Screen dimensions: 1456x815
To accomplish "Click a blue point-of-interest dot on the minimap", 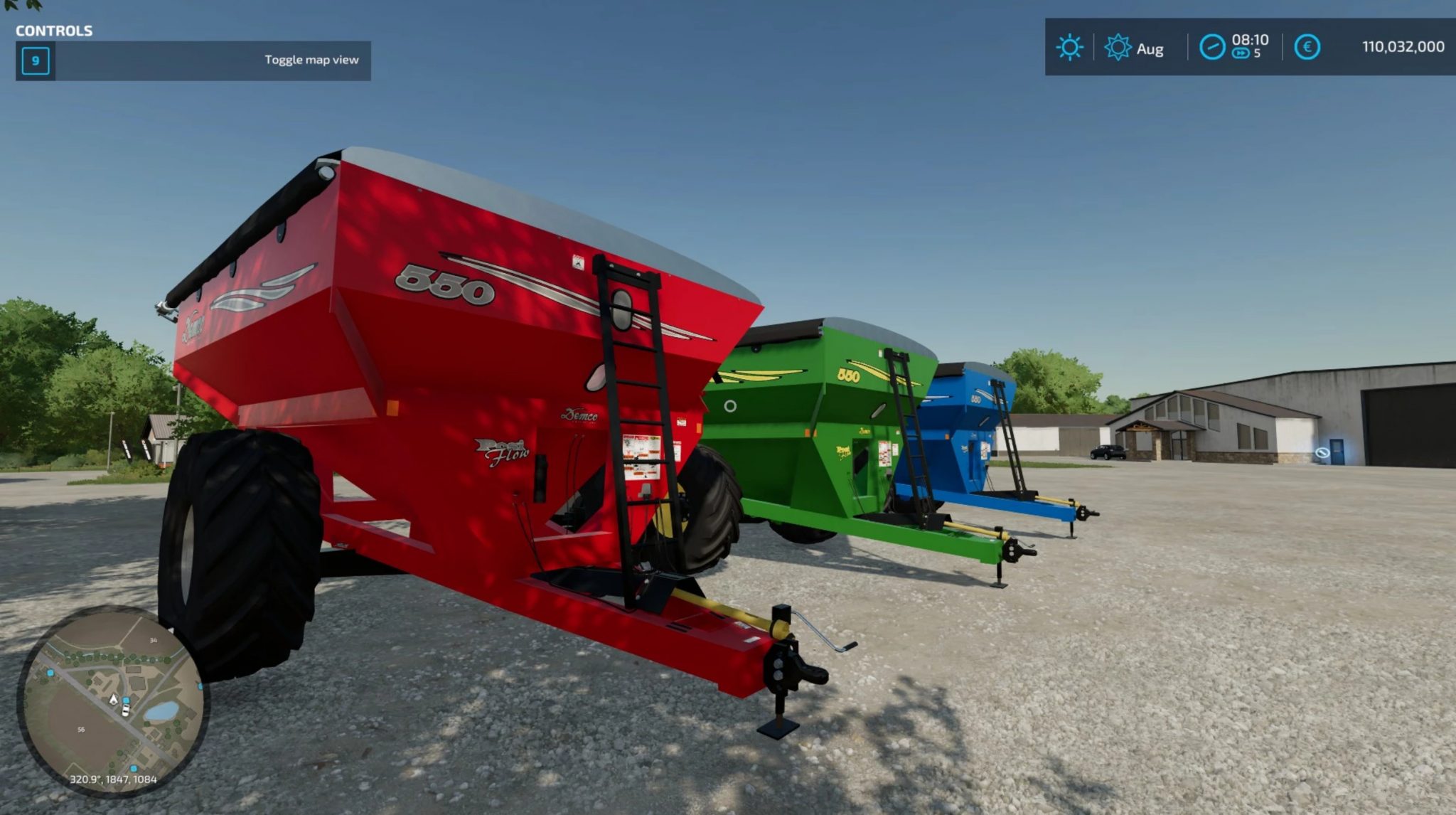I will point(50,673).
